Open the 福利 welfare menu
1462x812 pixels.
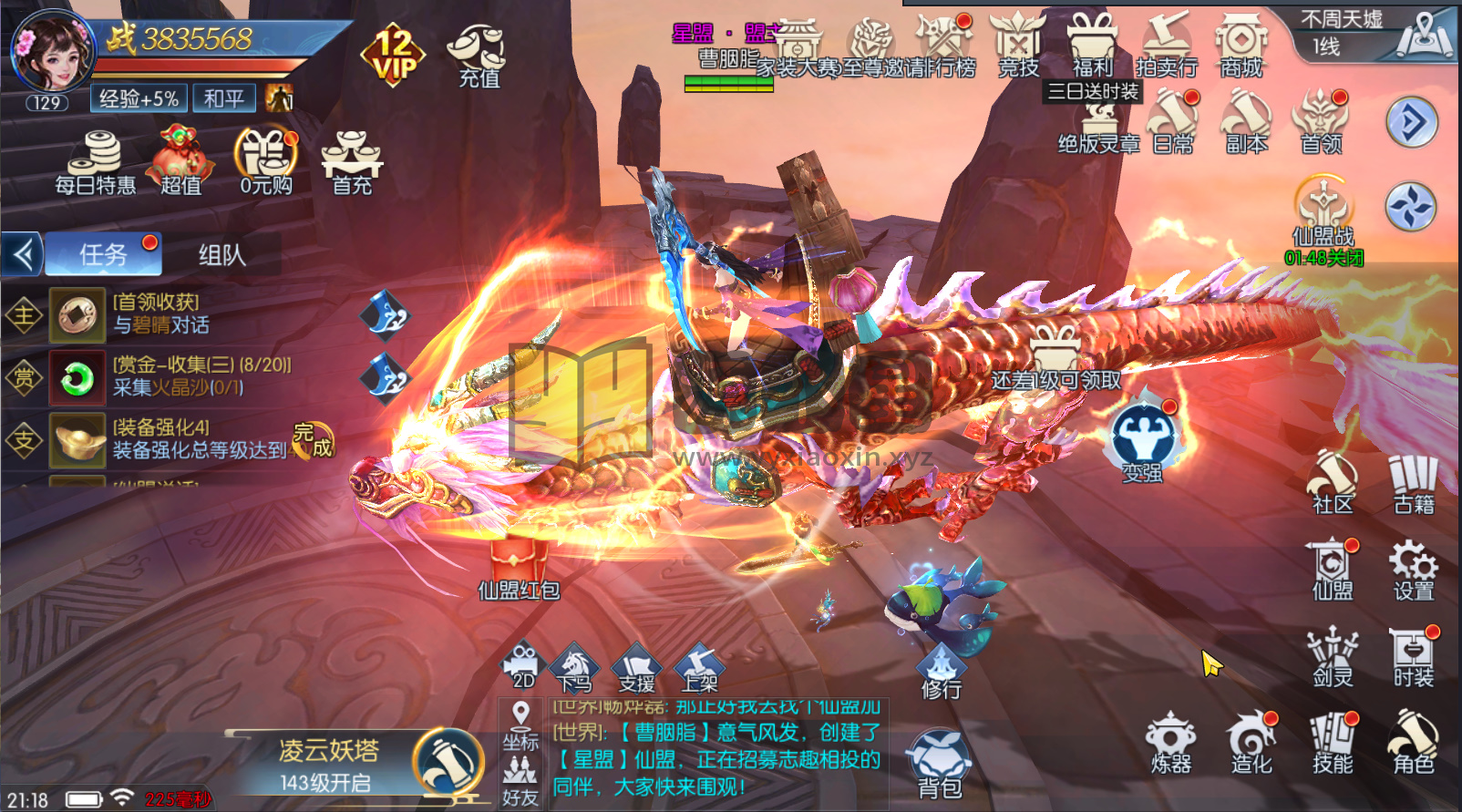1092,46
